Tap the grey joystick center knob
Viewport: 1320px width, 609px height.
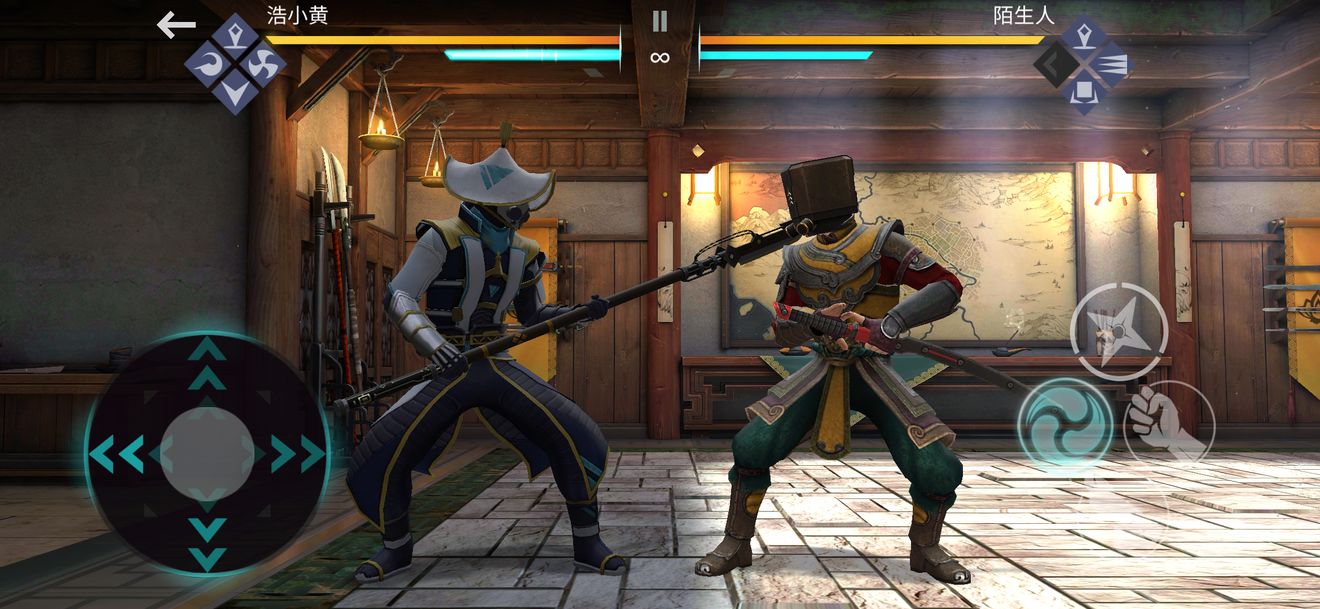207,454
